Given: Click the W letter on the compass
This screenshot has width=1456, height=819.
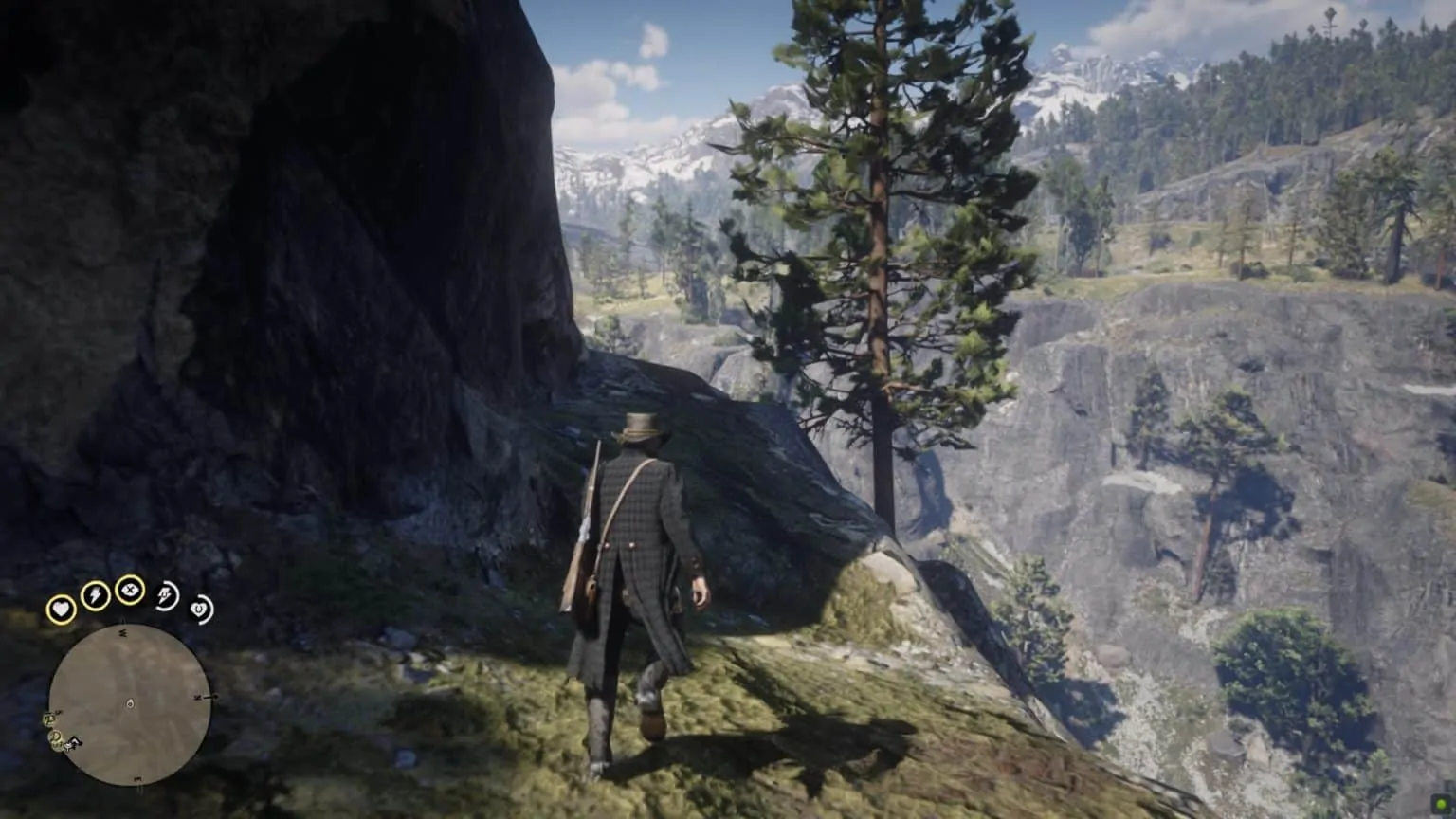Looking at the screenshot, I should click(122, 632).
